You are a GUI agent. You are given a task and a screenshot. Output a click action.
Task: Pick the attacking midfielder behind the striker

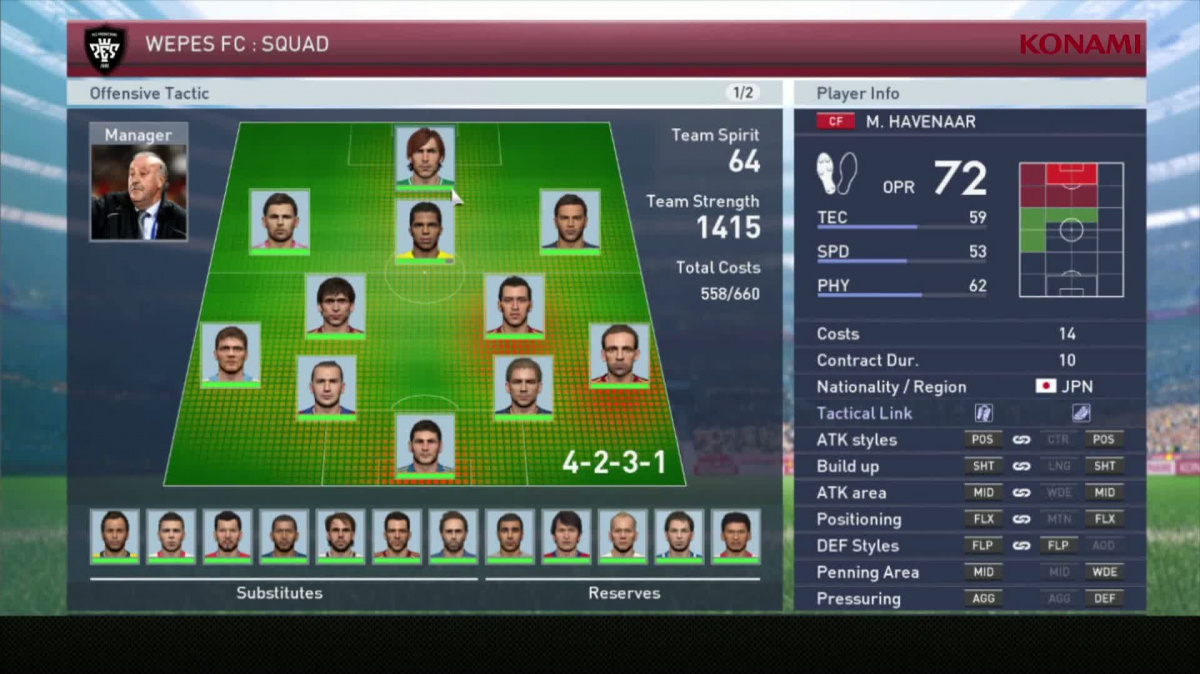[x=425, y=229]
